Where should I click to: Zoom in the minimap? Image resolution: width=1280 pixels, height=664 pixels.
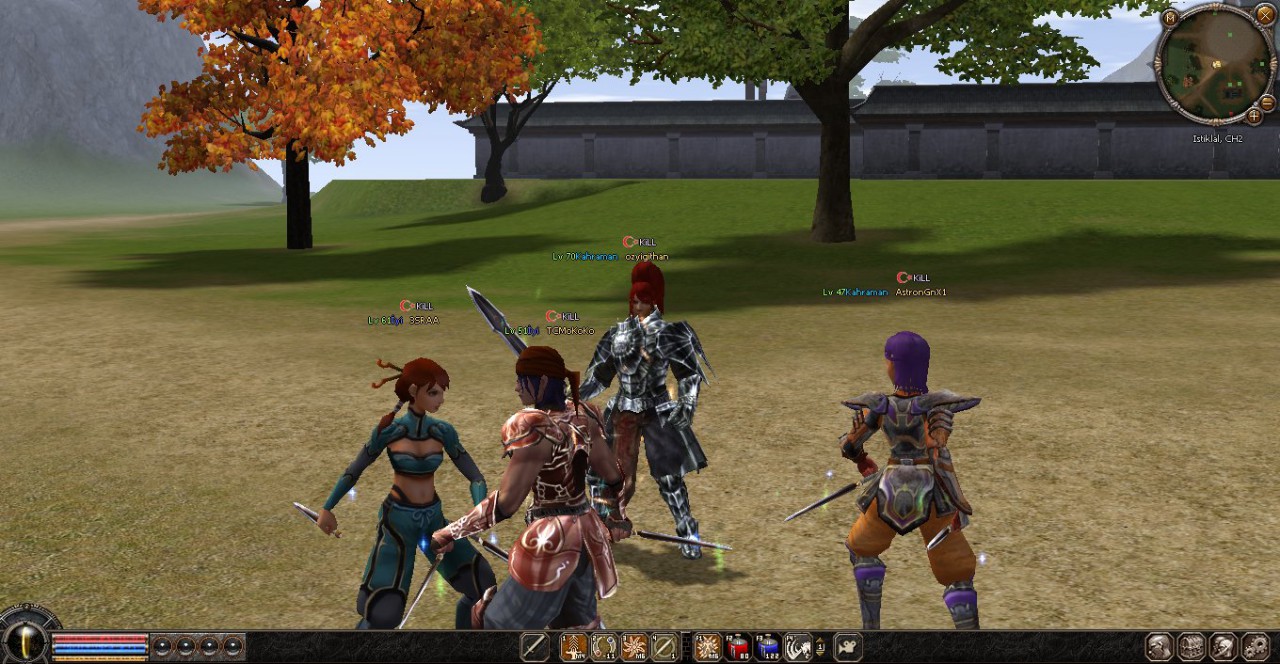click(1254, 116)
